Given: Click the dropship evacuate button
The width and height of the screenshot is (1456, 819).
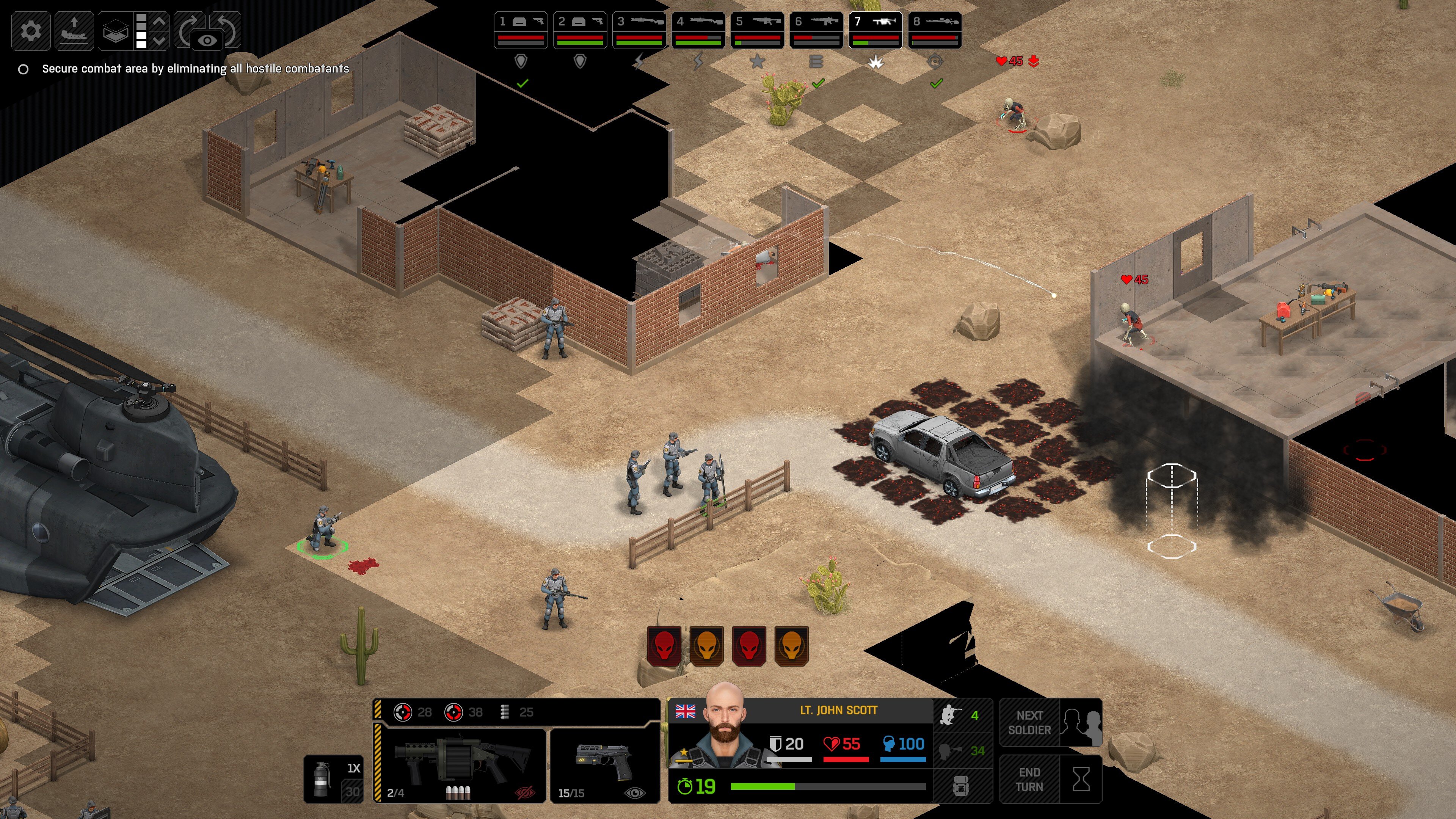Looking at the screenshot, I should pos(74,30).
